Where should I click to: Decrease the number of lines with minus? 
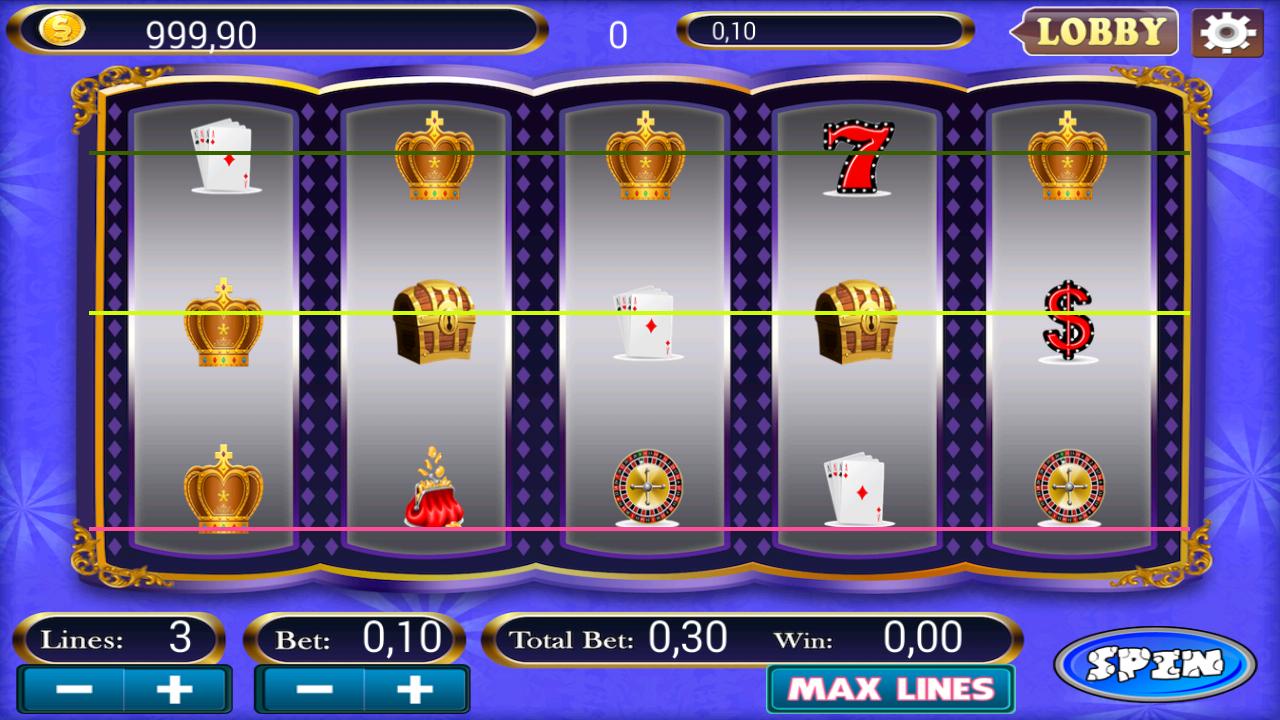pos(70,689)
